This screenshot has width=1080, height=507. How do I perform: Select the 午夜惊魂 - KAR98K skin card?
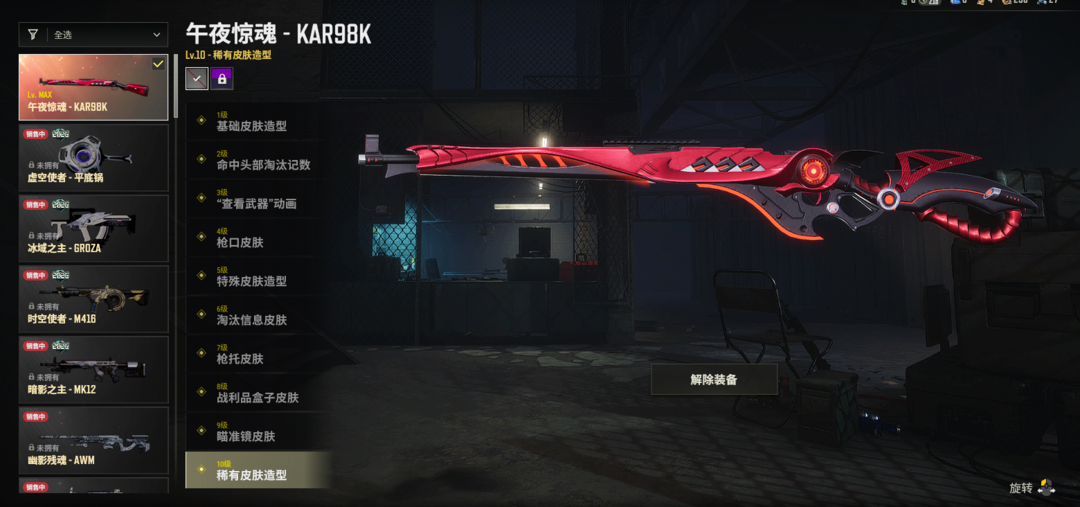click(94, 88)
